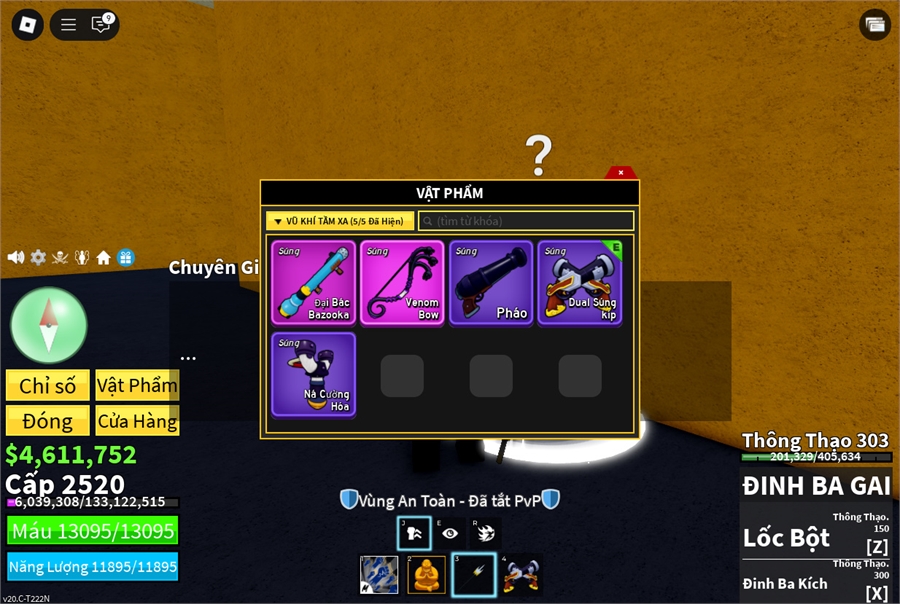Open the Cửa Hàng shop
The height and width of the screenshot is (604, 900).
[137, 421]
